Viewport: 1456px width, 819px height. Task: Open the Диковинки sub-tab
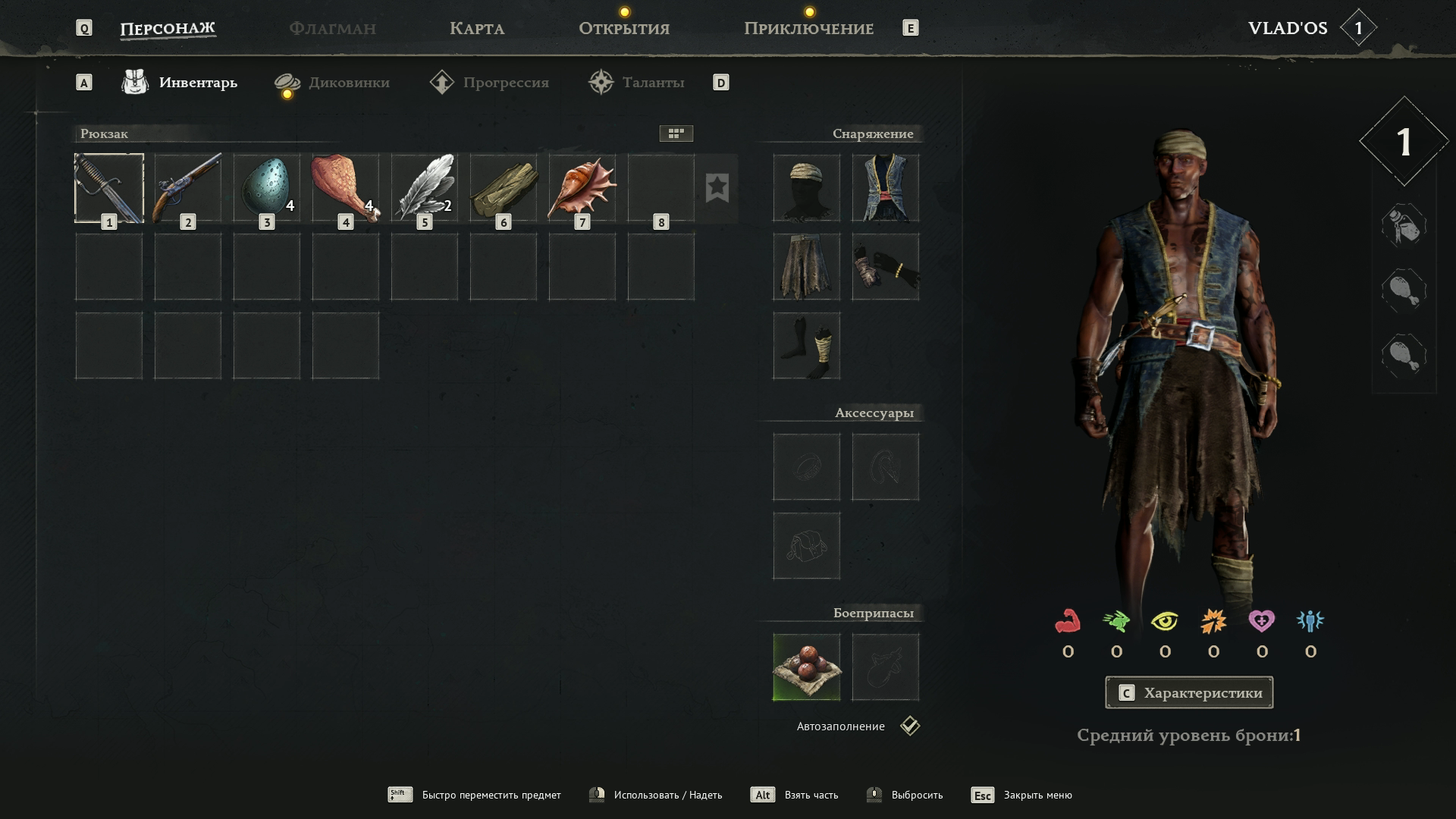348,83
